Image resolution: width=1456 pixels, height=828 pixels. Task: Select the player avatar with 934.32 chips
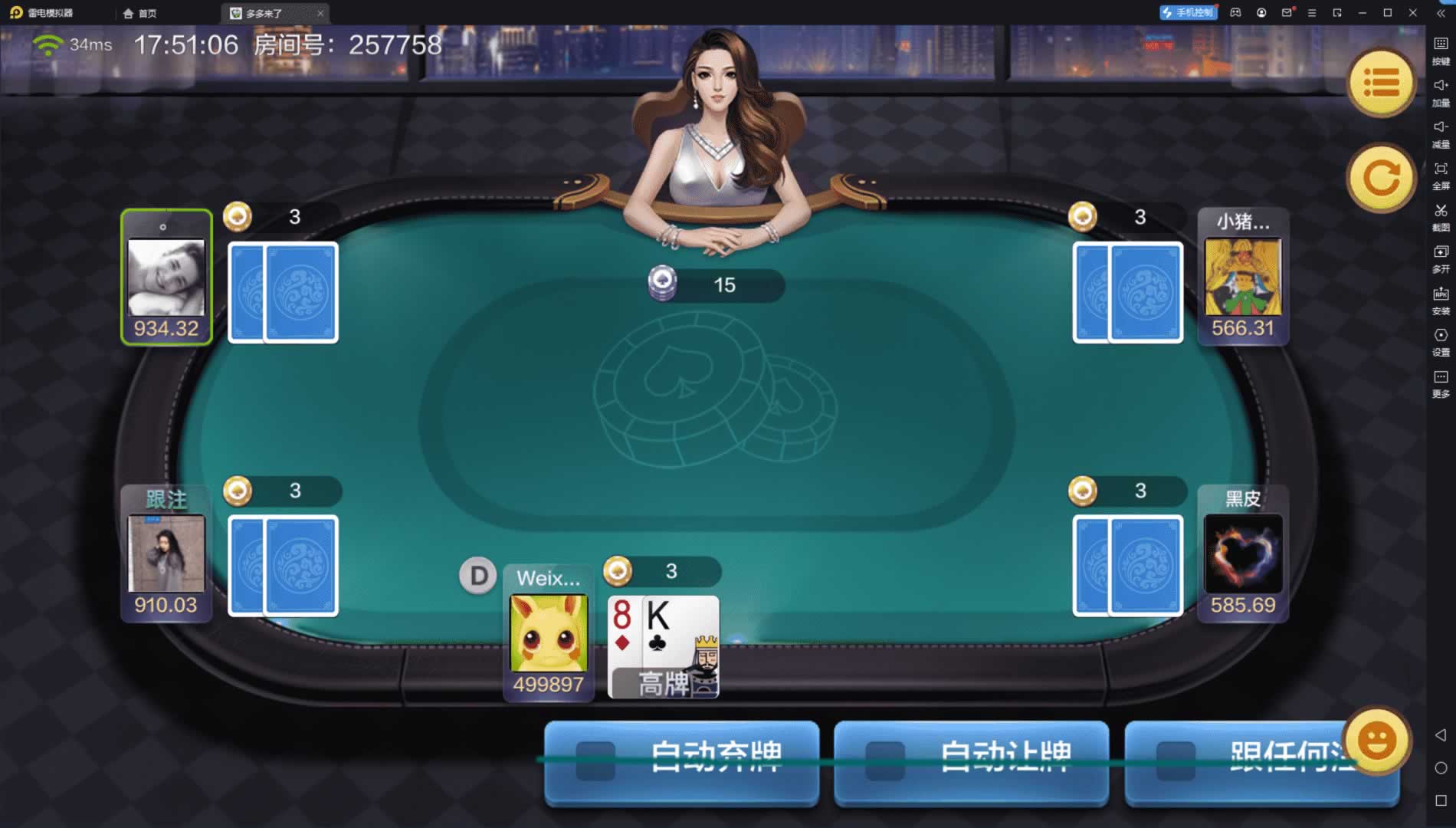coord(166,277)
